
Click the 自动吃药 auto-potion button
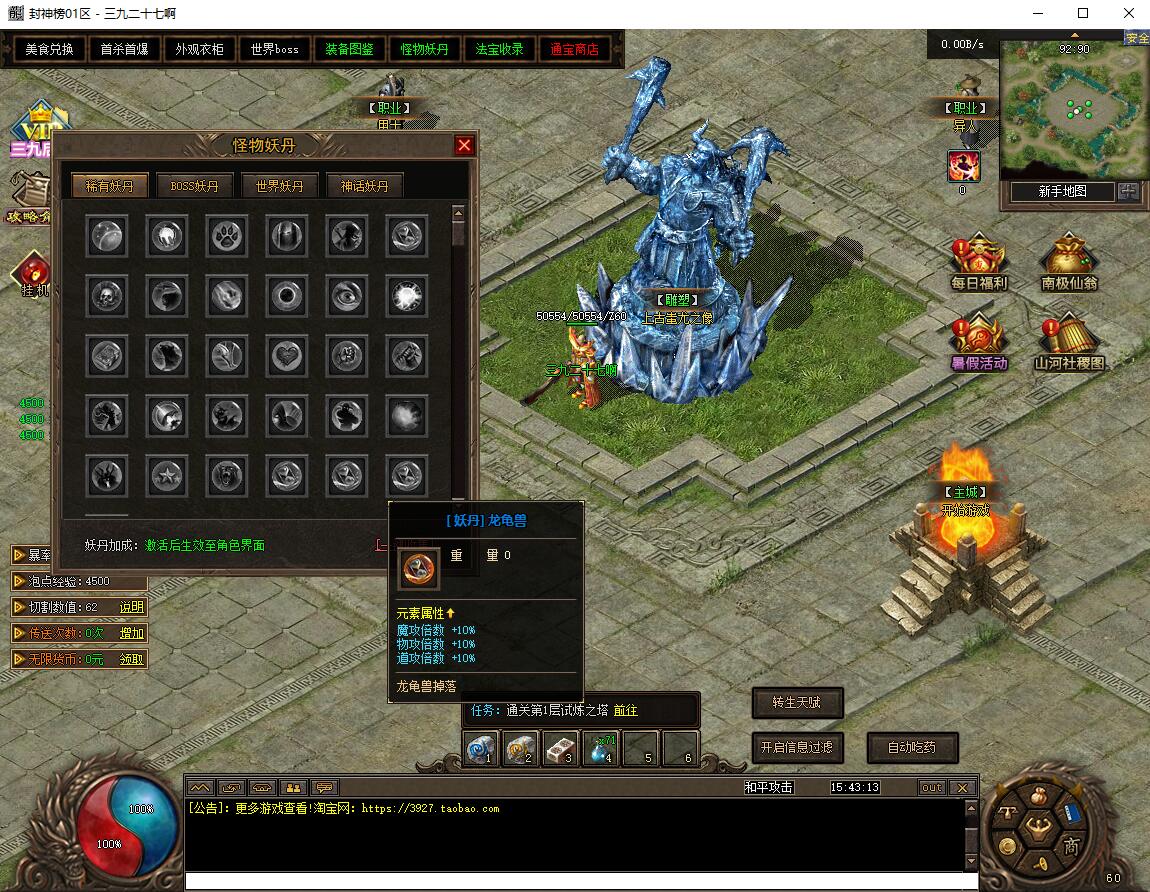coord(909,747)
